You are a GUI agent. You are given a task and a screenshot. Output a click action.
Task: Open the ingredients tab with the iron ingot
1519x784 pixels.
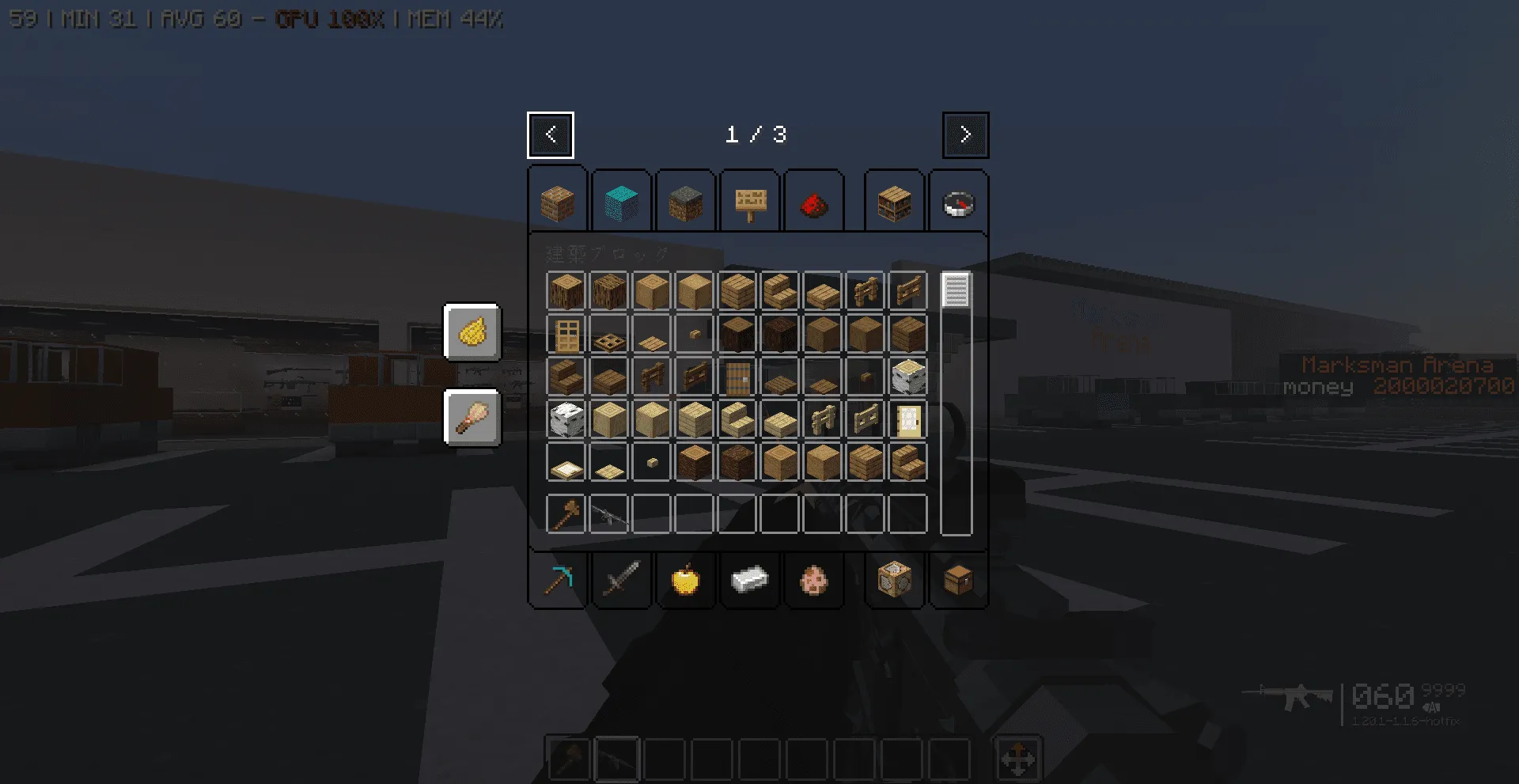pyautogui.click(x=749, y=581)
